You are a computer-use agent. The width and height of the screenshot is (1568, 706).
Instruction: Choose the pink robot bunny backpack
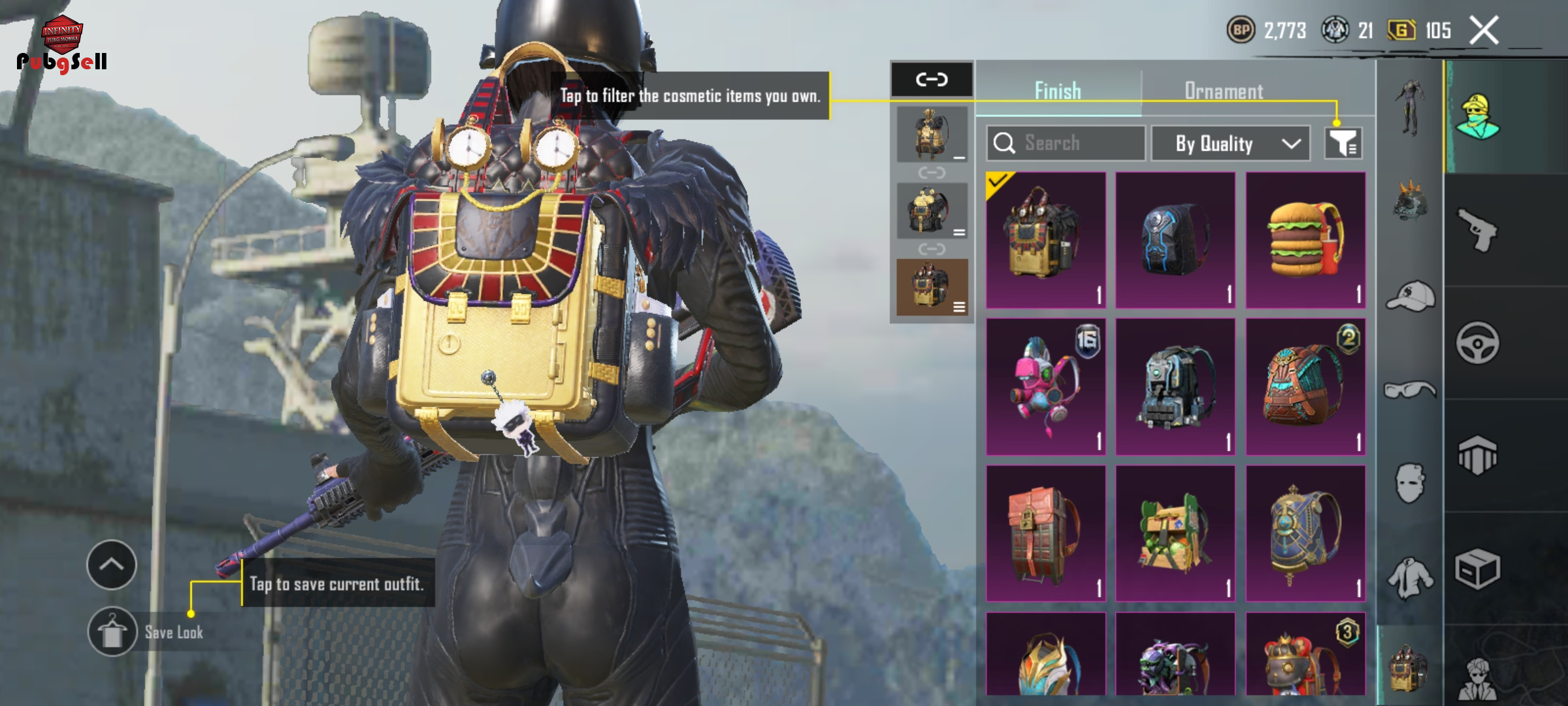tap(1045, 386)
